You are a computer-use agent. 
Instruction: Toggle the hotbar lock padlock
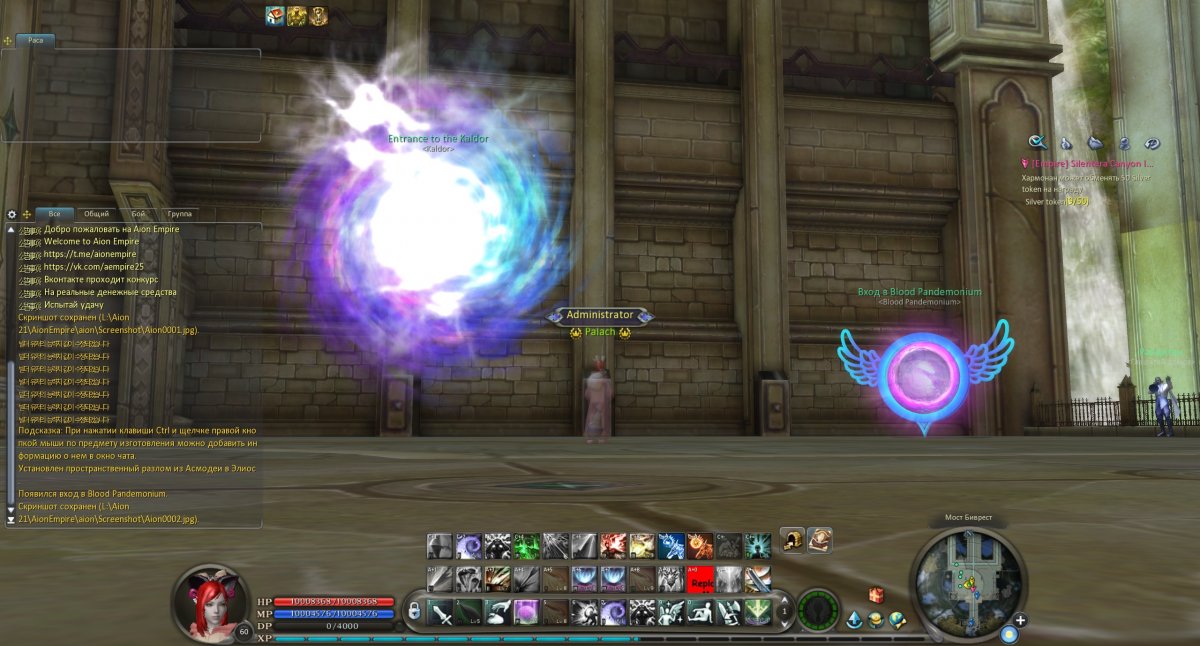click(414, 611)
